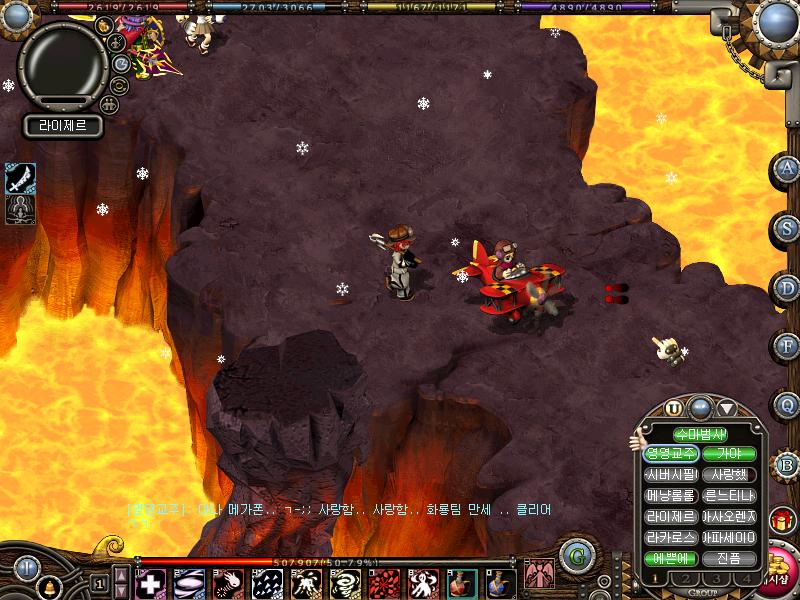
Task: Click the sword buff icon
Action: point(20,177)
